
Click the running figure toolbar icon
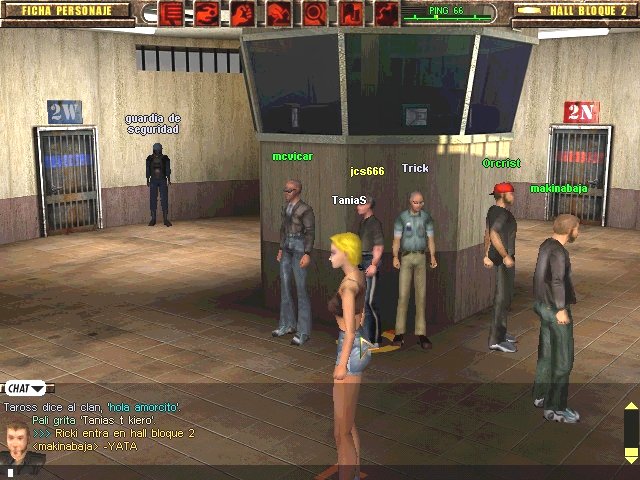[279, 13]
